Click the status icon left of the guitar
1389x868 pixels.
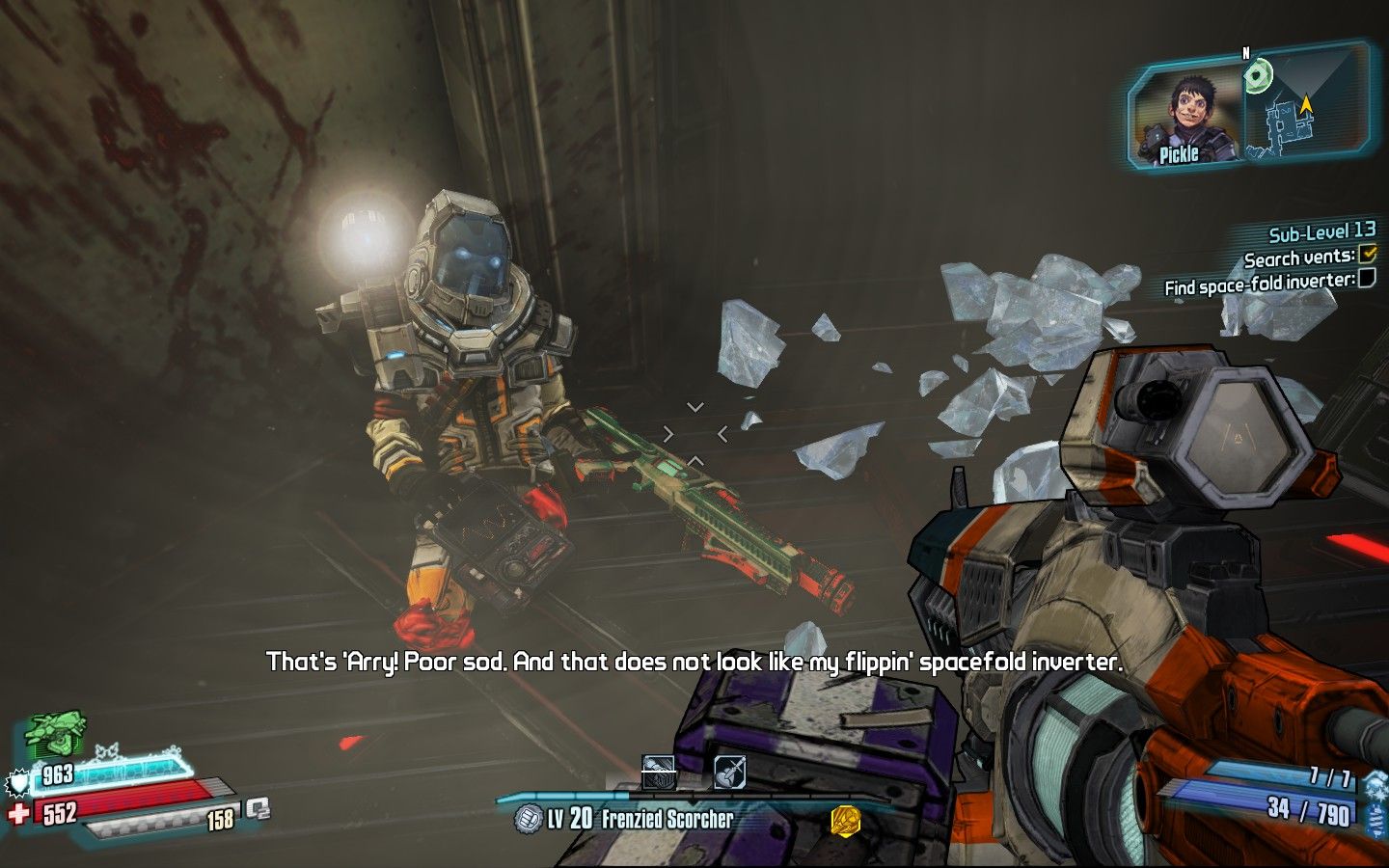(658, 772)
